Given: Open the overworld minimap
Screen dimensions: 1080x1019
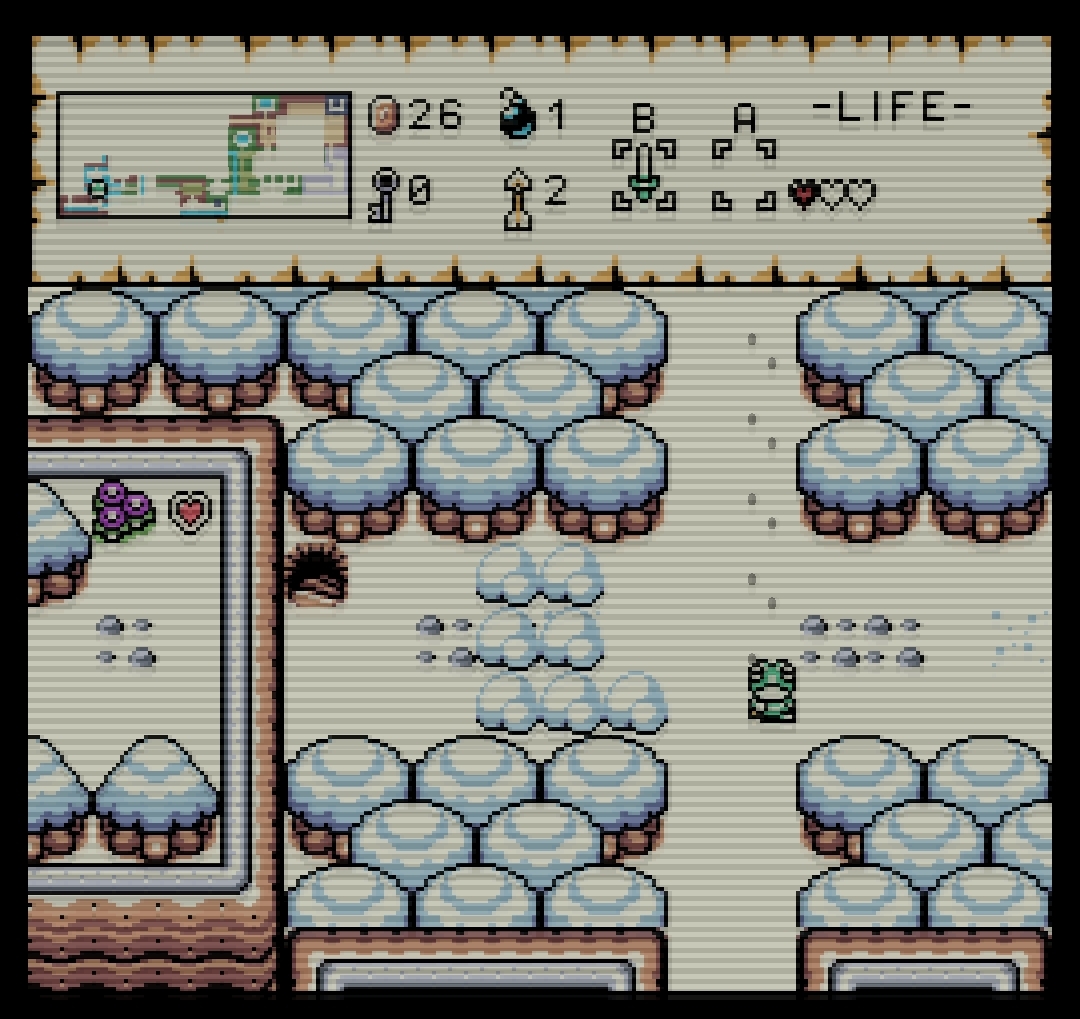Looking at the screenshot, I should click(204, 154).
